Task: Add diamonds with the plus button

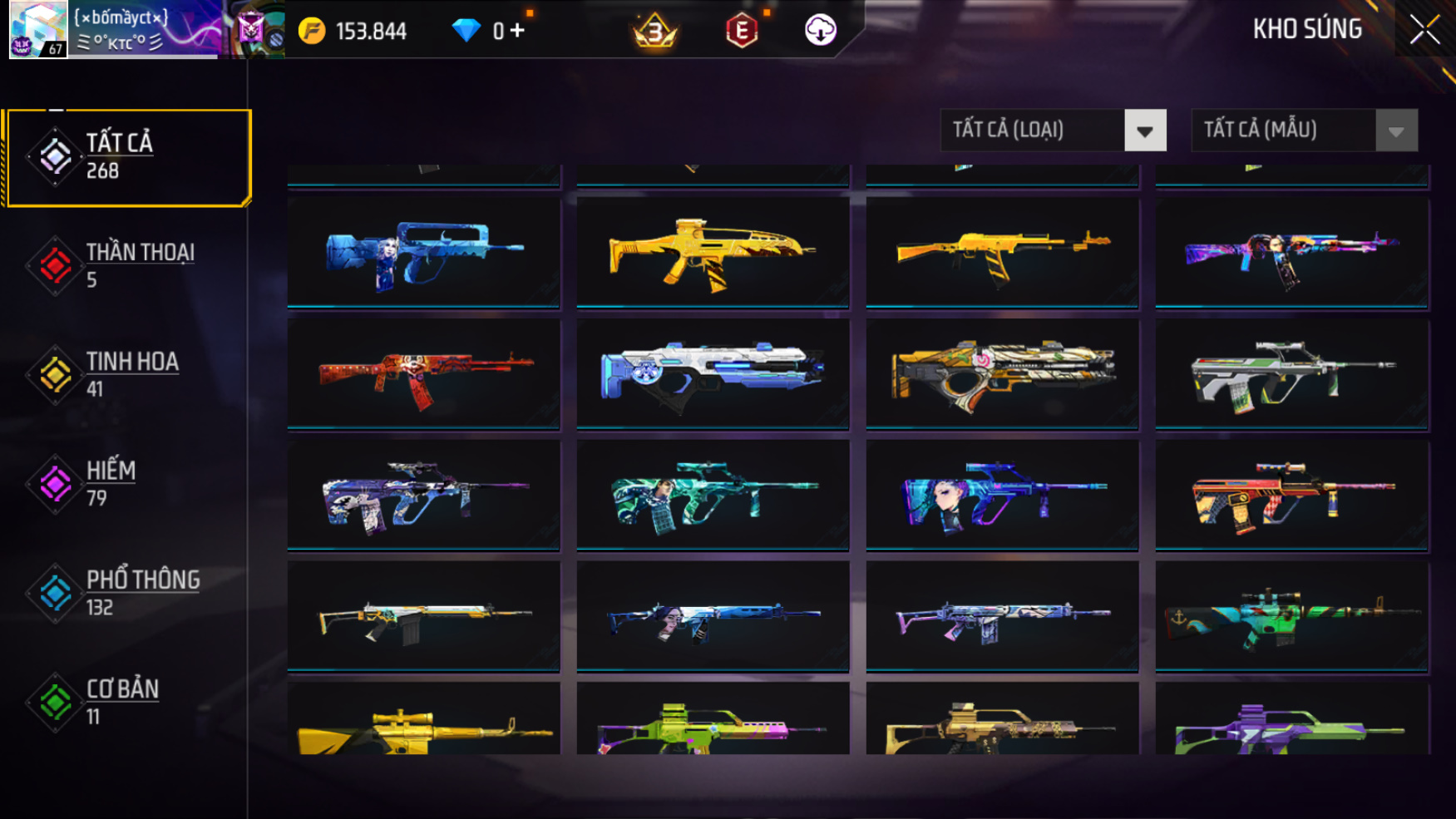Action: tap(518, 31)
